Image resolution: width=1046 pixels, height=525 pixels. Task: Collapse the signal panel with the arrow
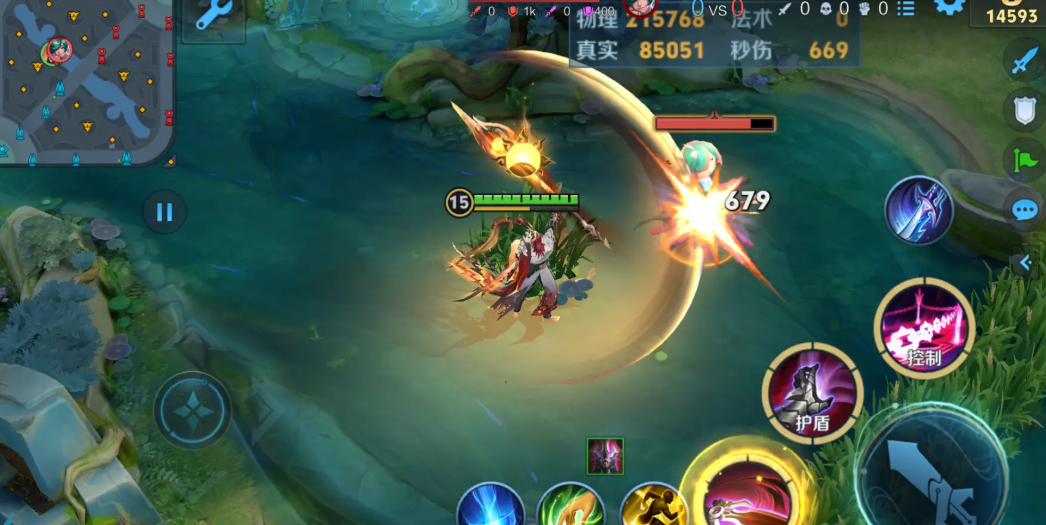(1023, 263)
